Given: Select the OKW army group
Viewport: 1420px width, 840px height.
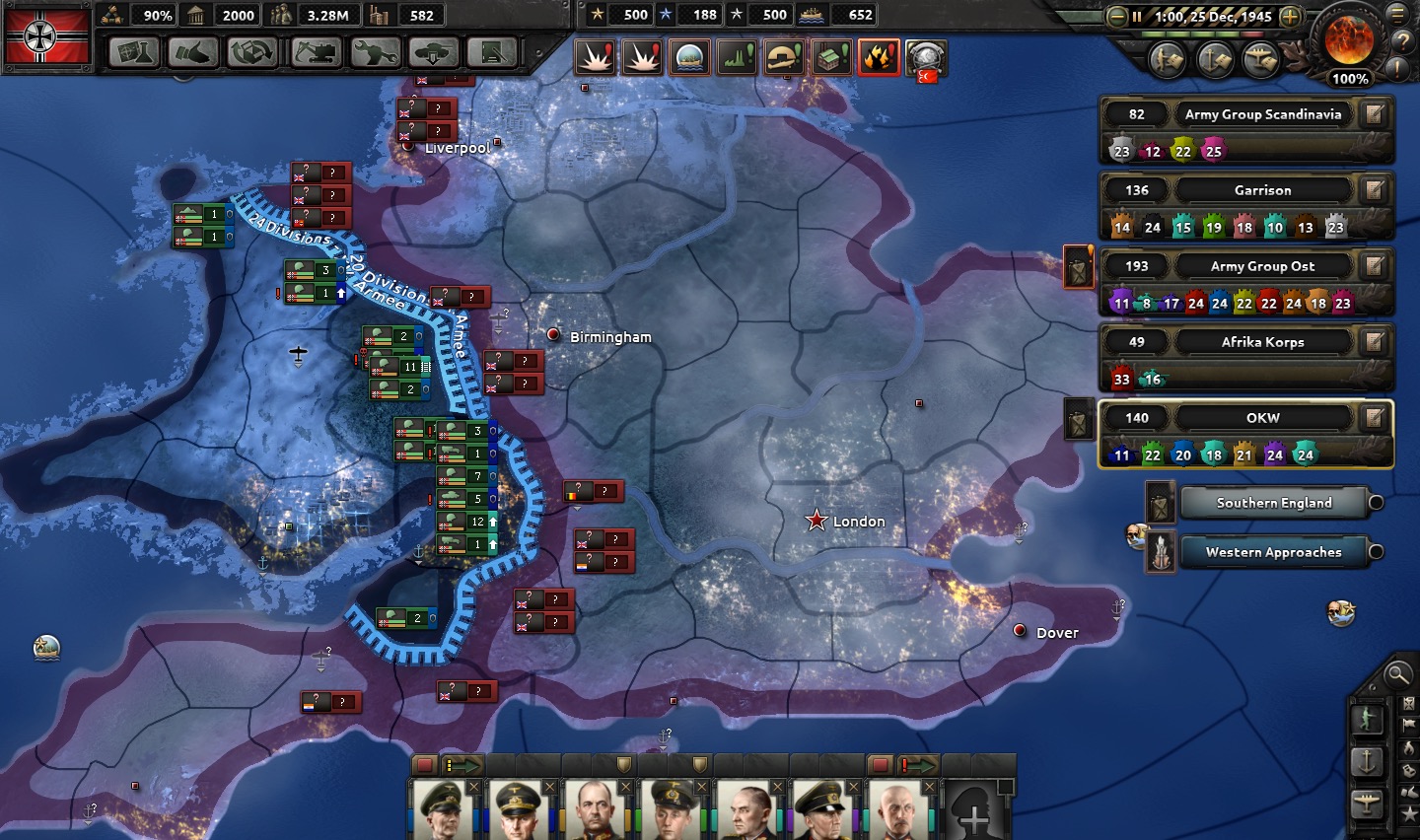Looking at the screenshot, I should pos(1262,418).
